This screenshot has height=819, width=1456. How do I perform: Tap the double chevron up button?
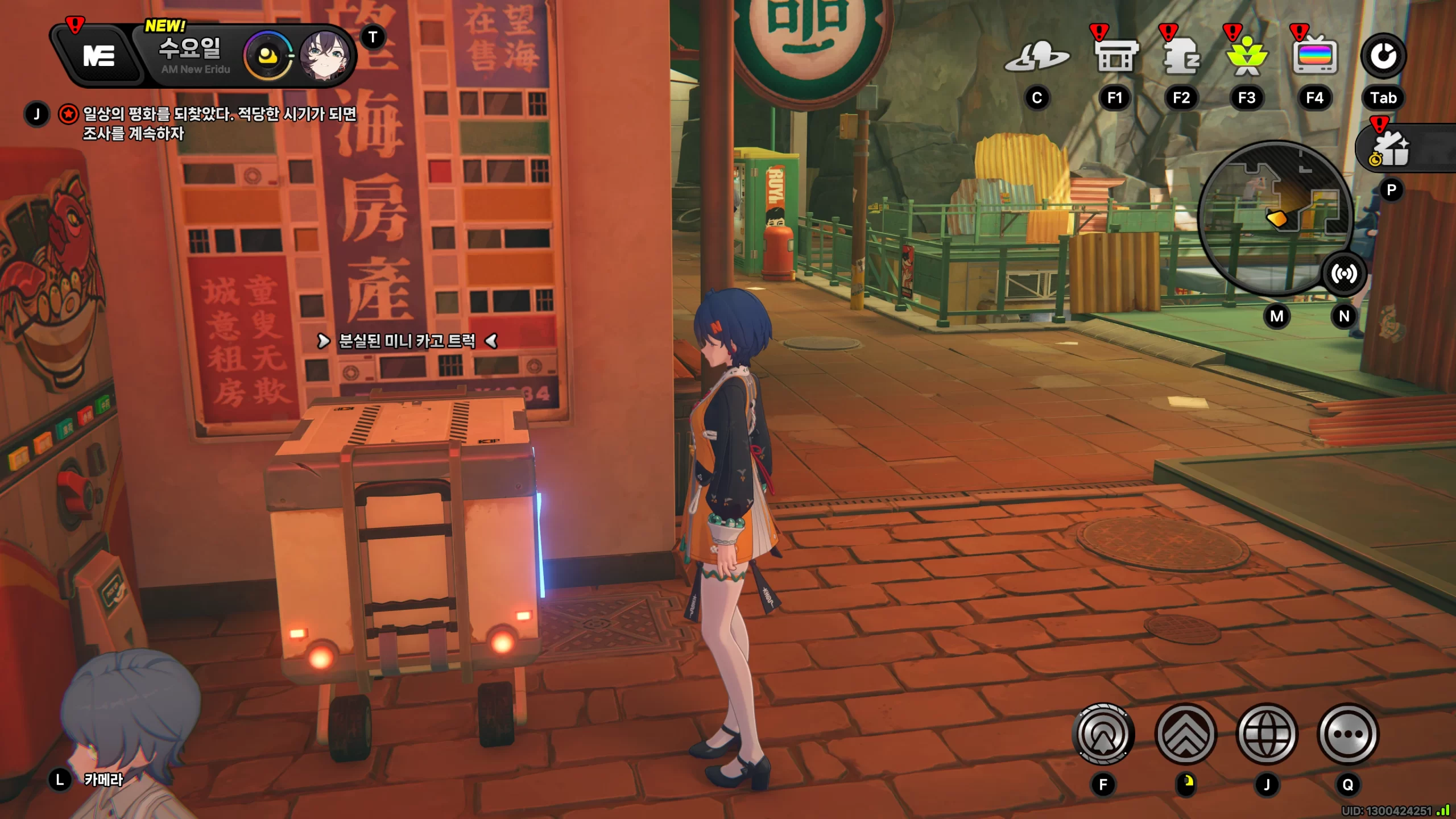(x=1185, y=734)
